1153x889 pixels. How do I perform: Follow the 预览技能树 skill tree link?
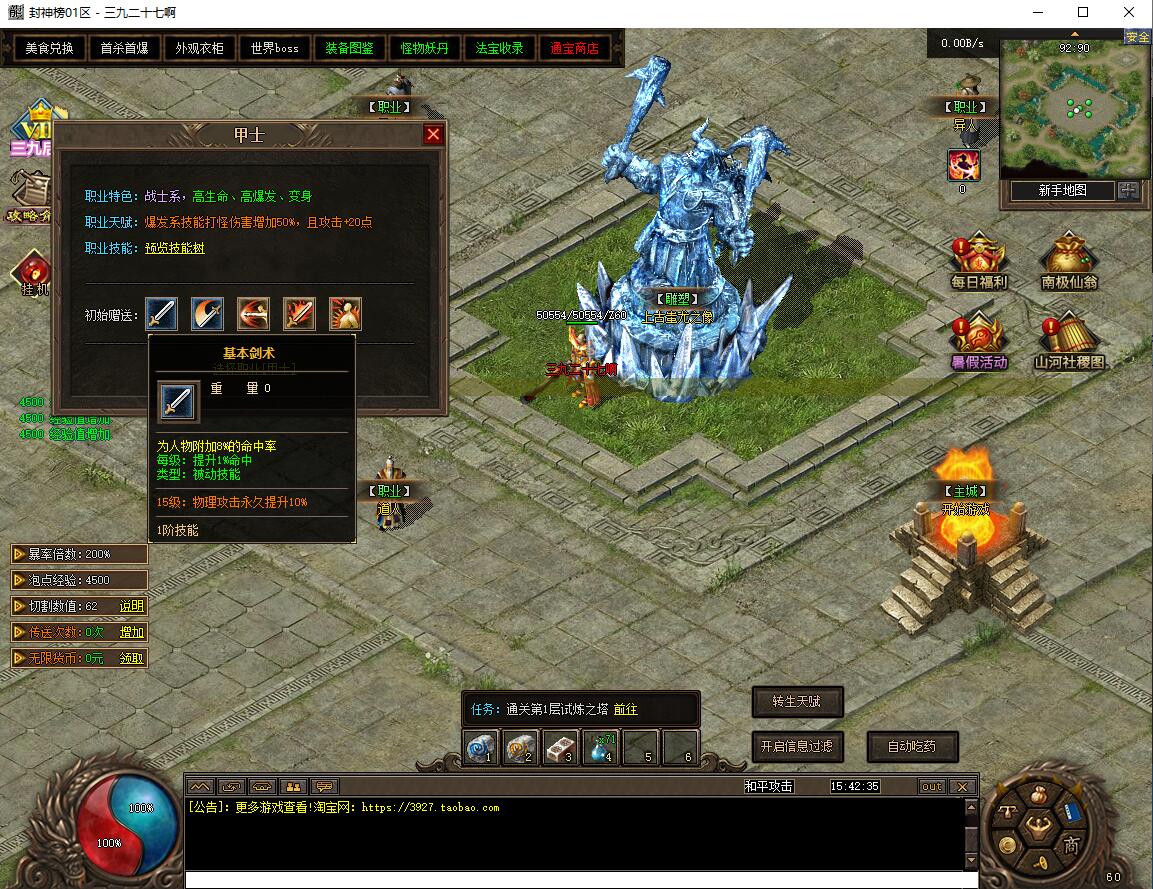[175, 248]
